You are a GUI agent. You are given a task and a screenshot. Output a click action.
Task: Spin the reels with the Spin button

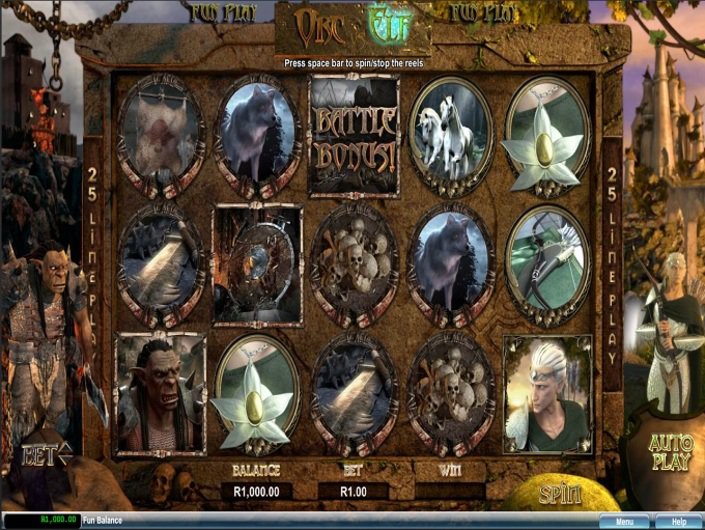tap(559, 493)
